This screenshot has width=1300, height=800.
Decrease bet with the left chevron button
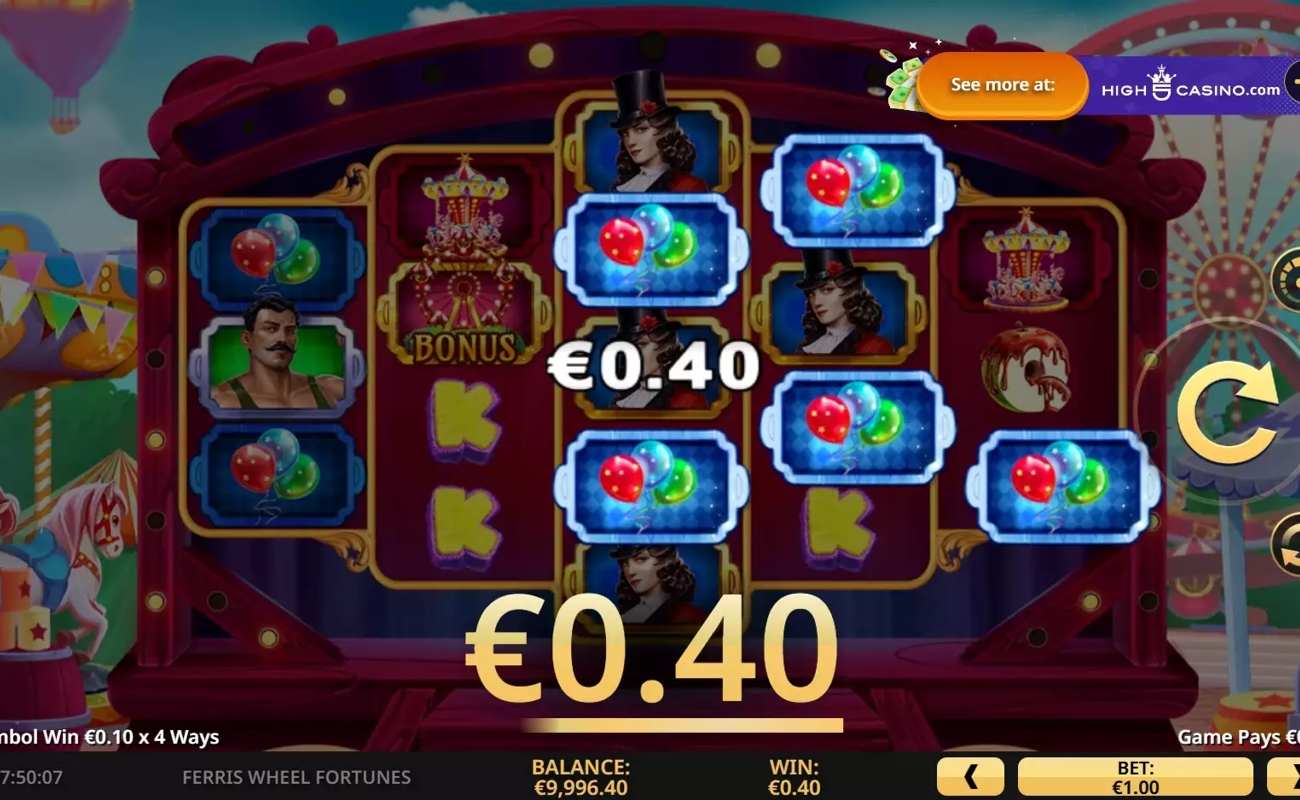(968, 775)
